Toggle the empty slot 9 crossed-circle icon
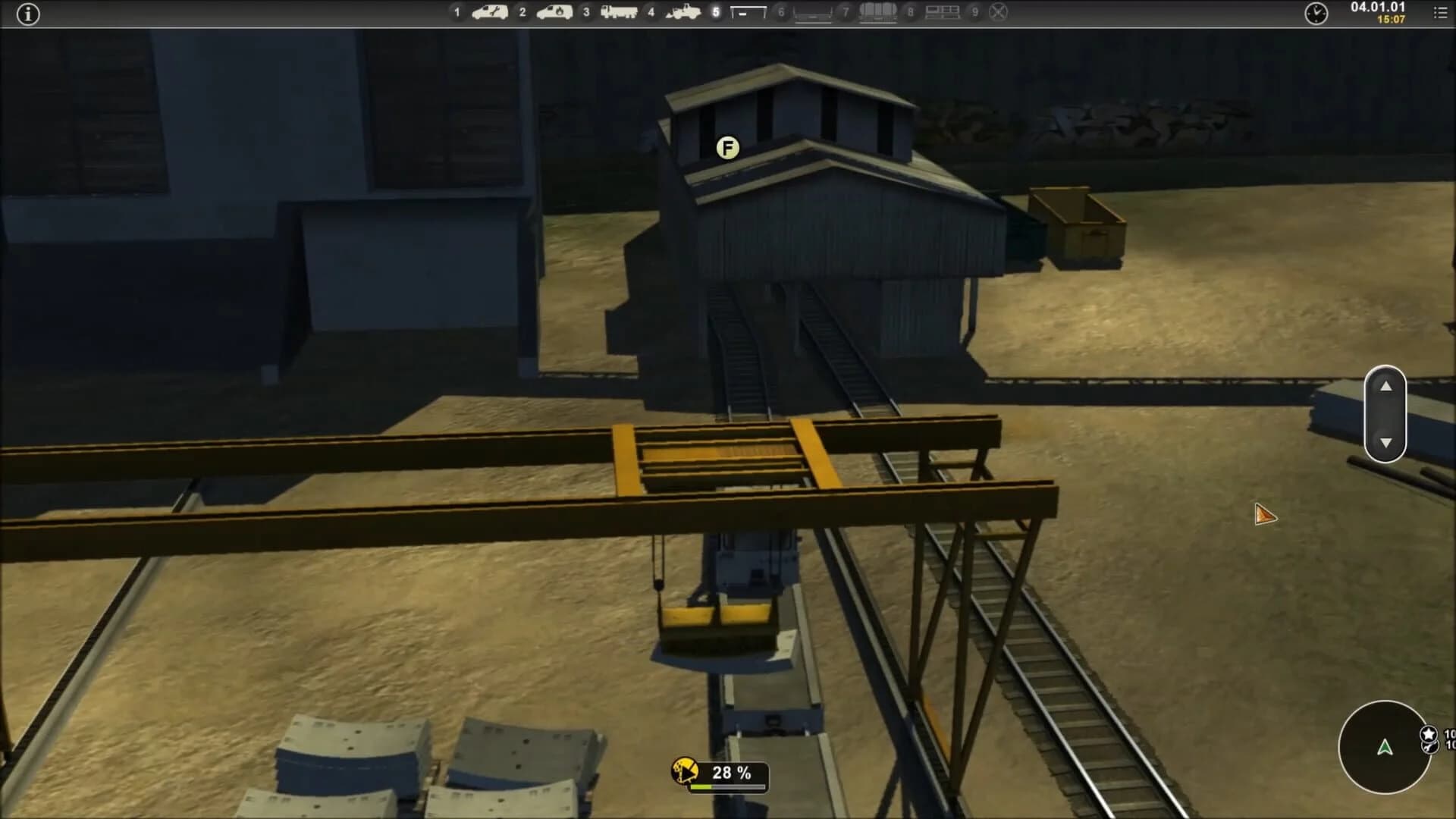Viewport: 1456px width, 819px height. pos(998,12)
